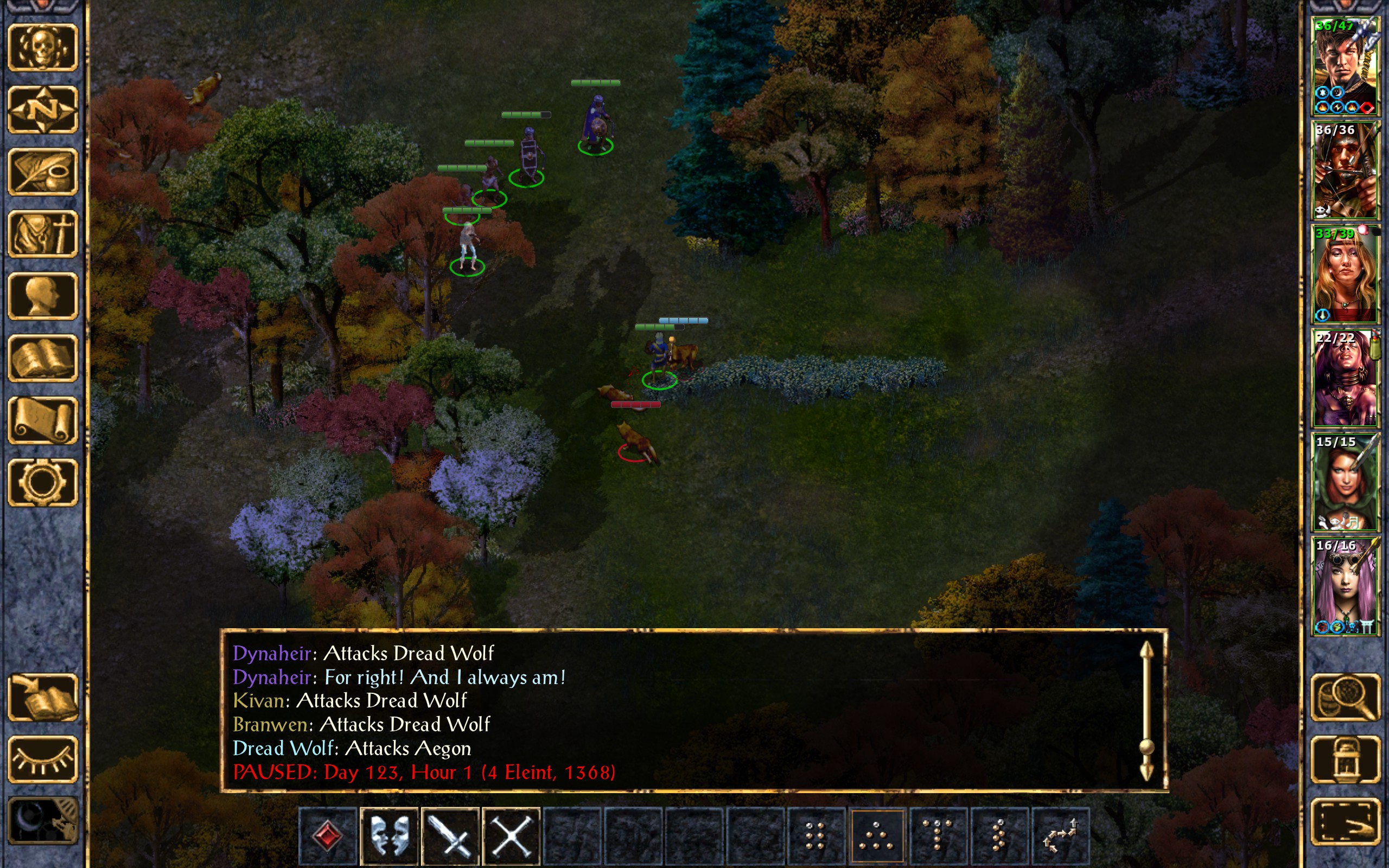Quick save with the book and arrow icon

pos(43,697)
